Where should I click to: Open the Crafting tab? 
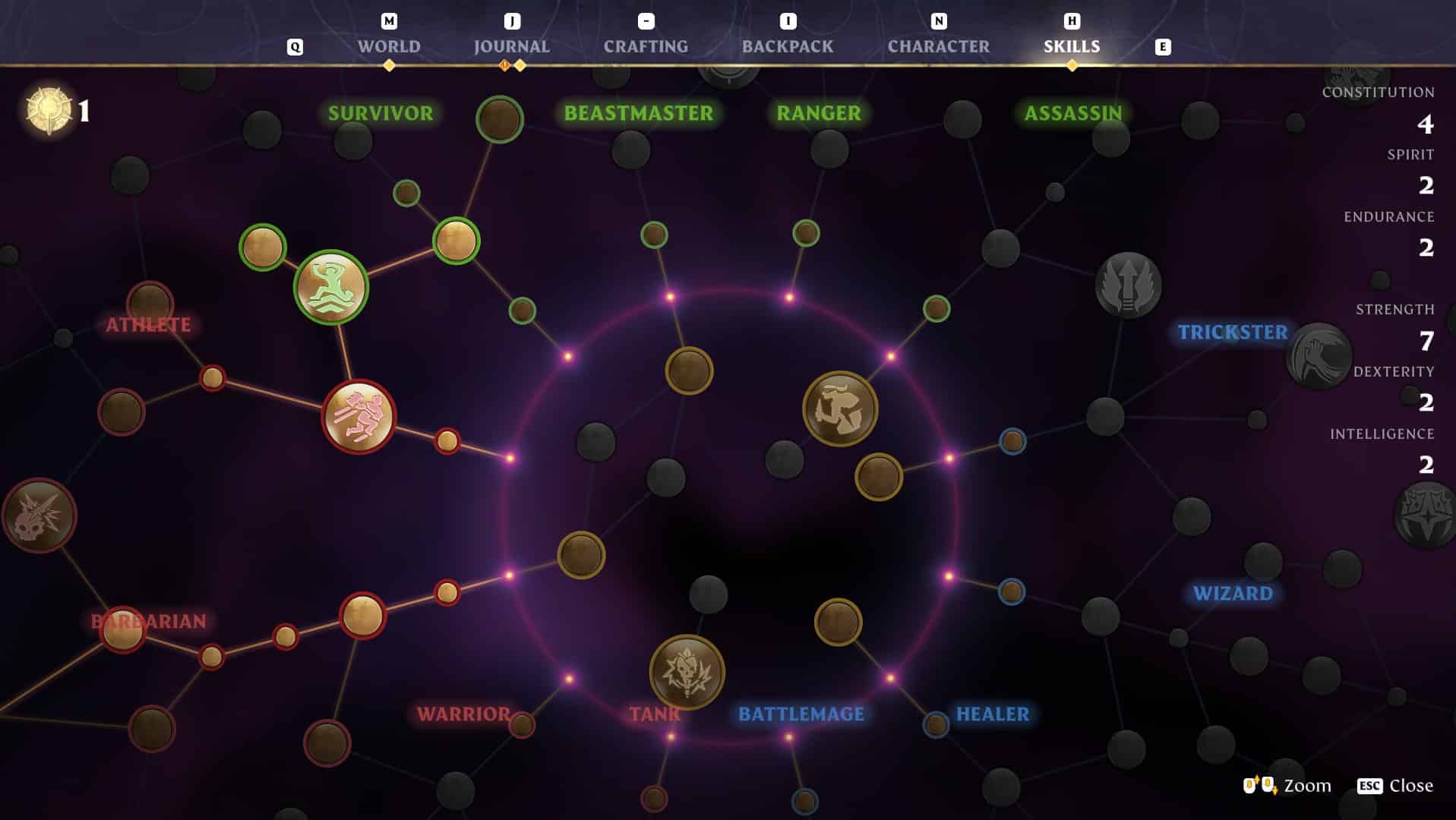[x=645, y=46]
